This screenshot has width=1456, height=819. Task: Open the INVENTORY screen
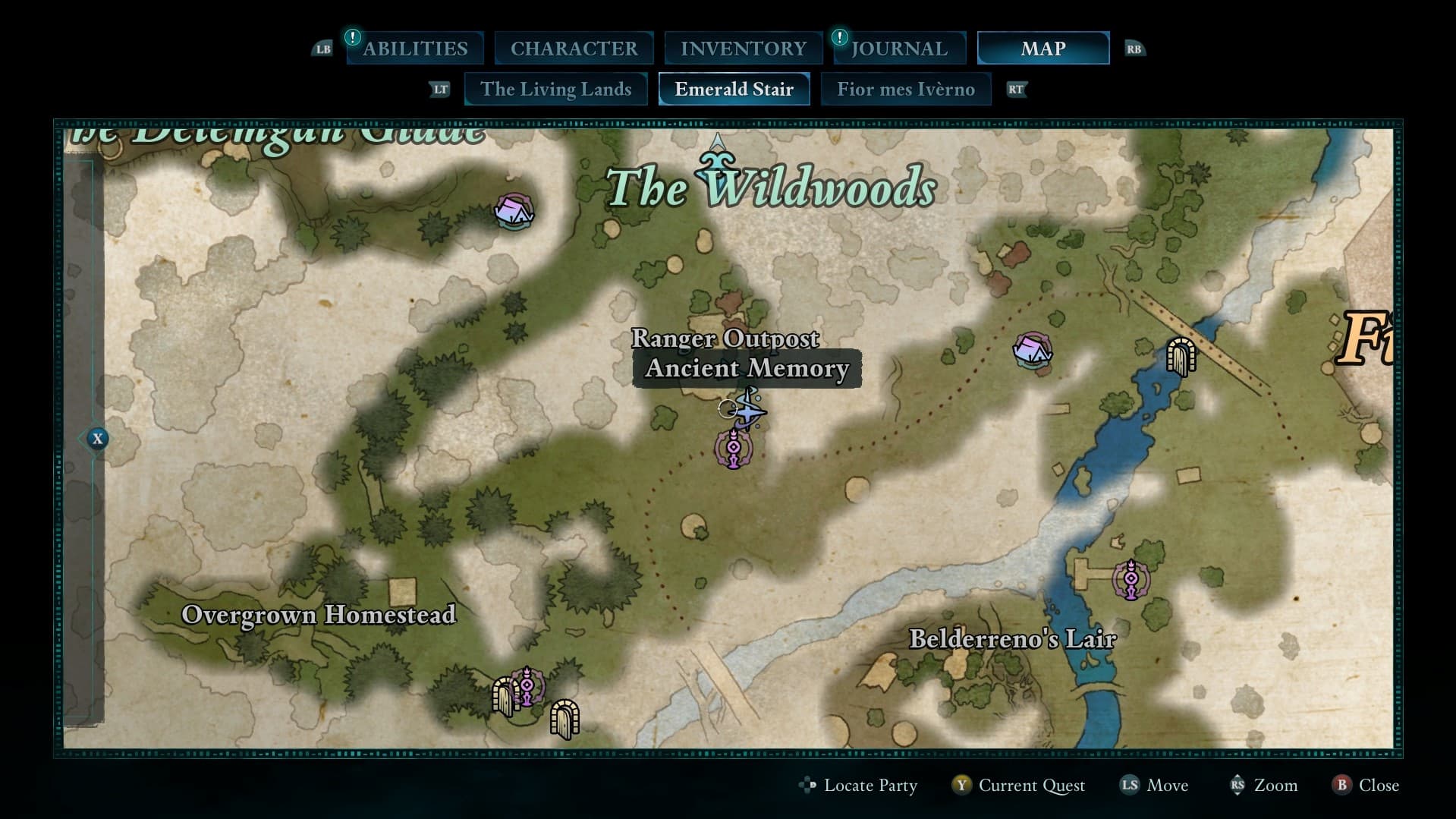(x=743, y=48)
